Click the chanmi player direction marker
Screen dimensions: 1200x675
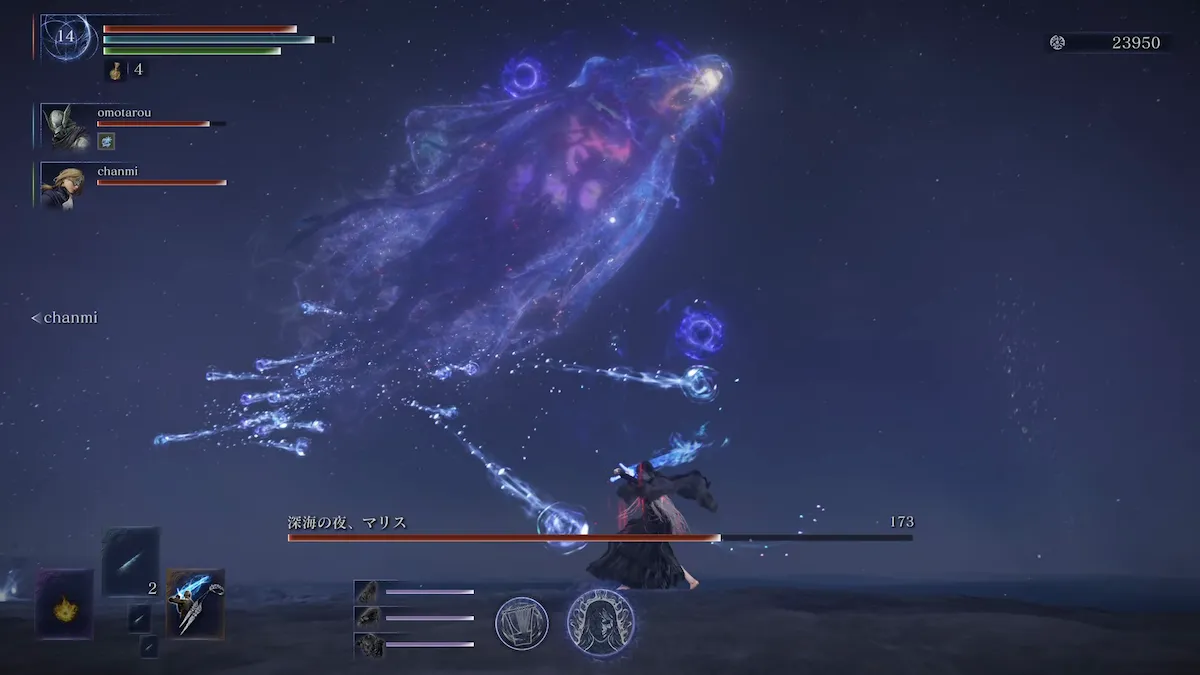tap(64, 318)
